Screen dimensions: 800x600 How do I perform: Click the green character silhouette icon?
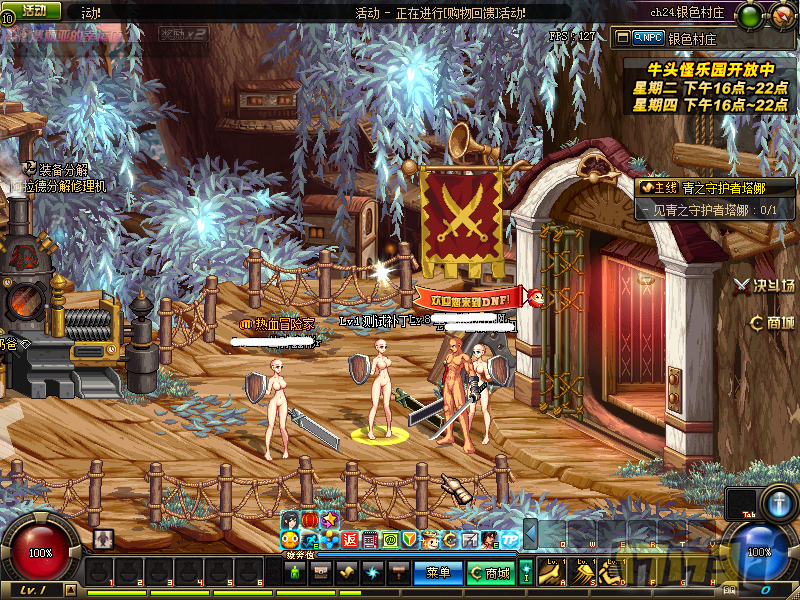coord(295,572)
